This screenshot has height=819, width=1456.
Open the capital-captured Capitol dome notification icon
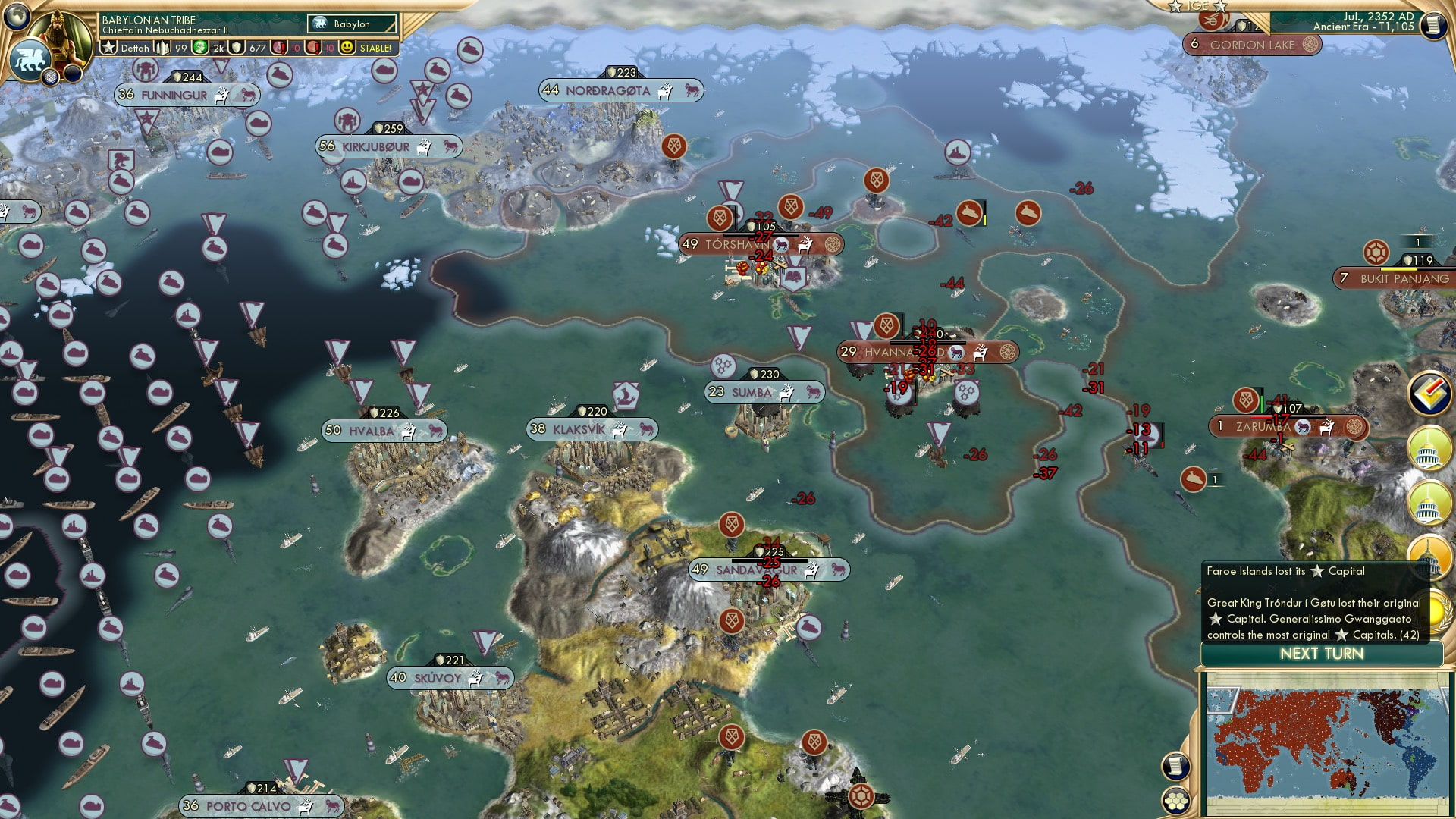tap(1429, 557)
